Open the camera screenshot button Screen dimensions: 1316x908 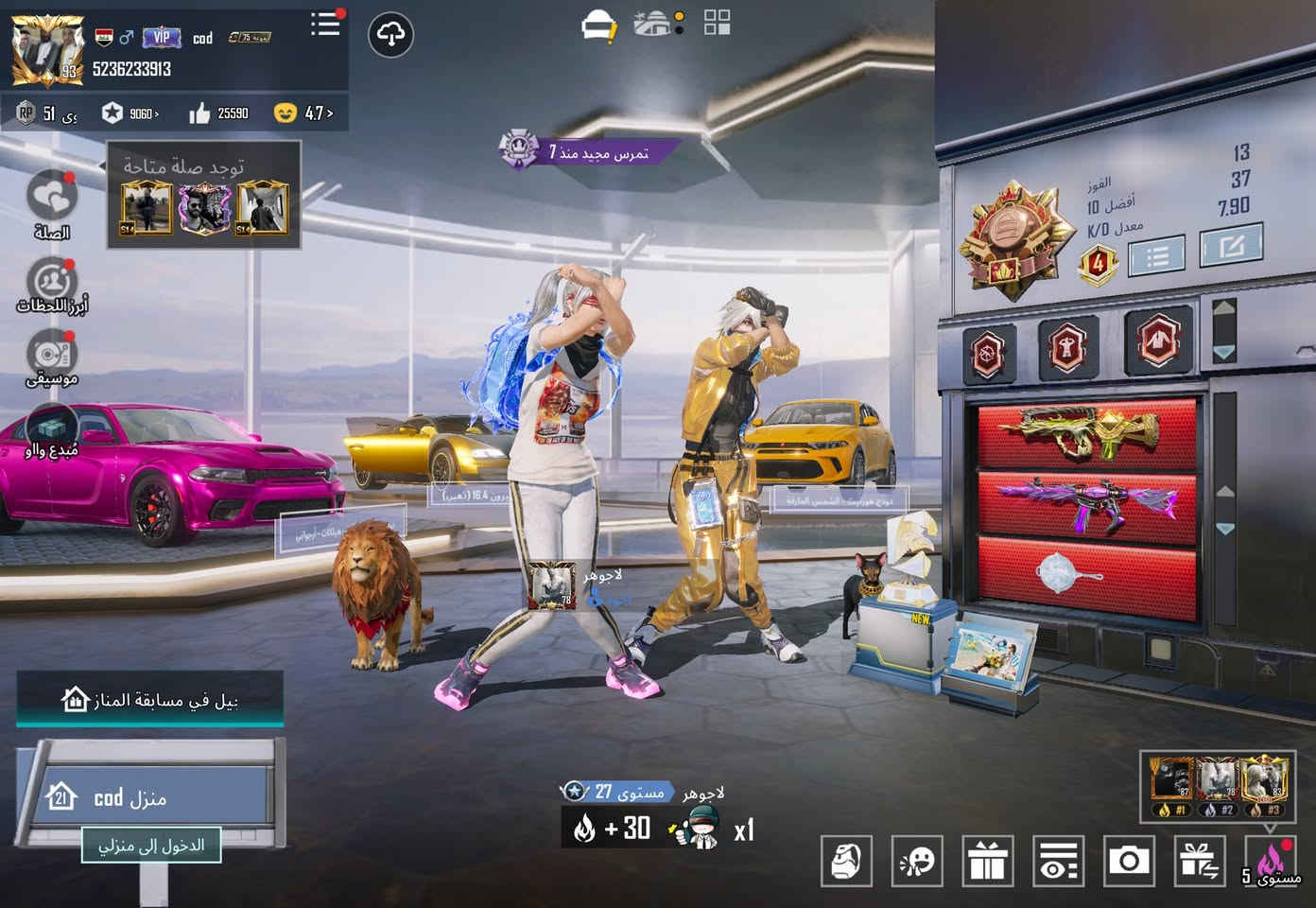tap(1129, 861)
